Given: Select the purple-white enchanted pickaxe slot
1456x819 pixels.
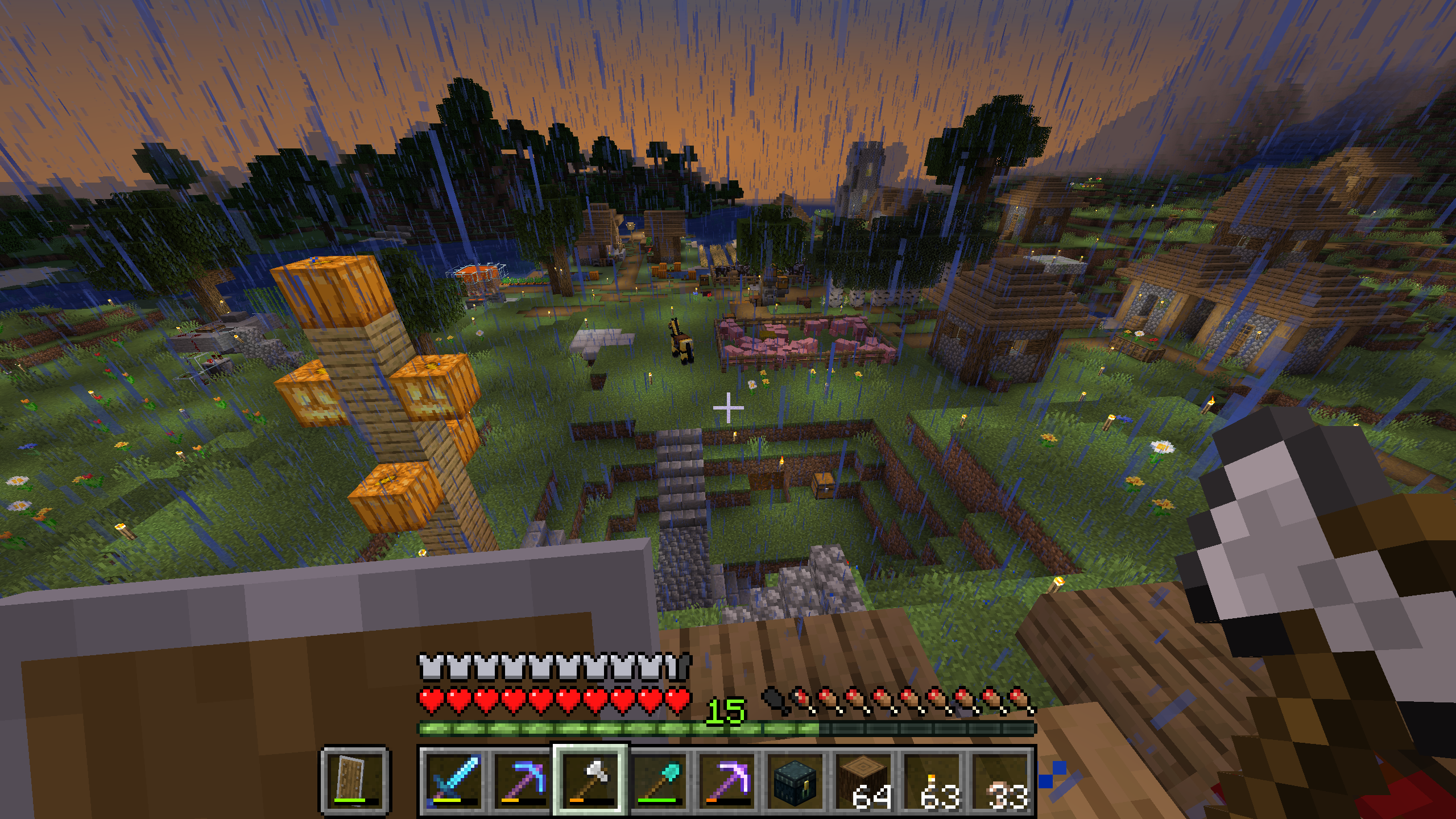Looking at the screenshot, I should click(727, 780).
